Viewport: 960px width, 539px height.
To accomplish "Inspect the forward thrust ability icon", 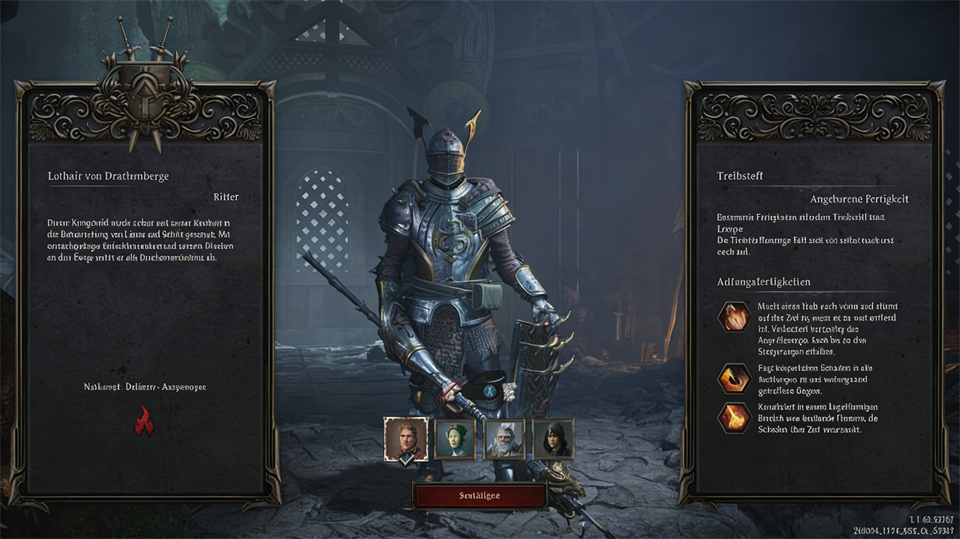I will pyautogui.click(x=735, y=318).
